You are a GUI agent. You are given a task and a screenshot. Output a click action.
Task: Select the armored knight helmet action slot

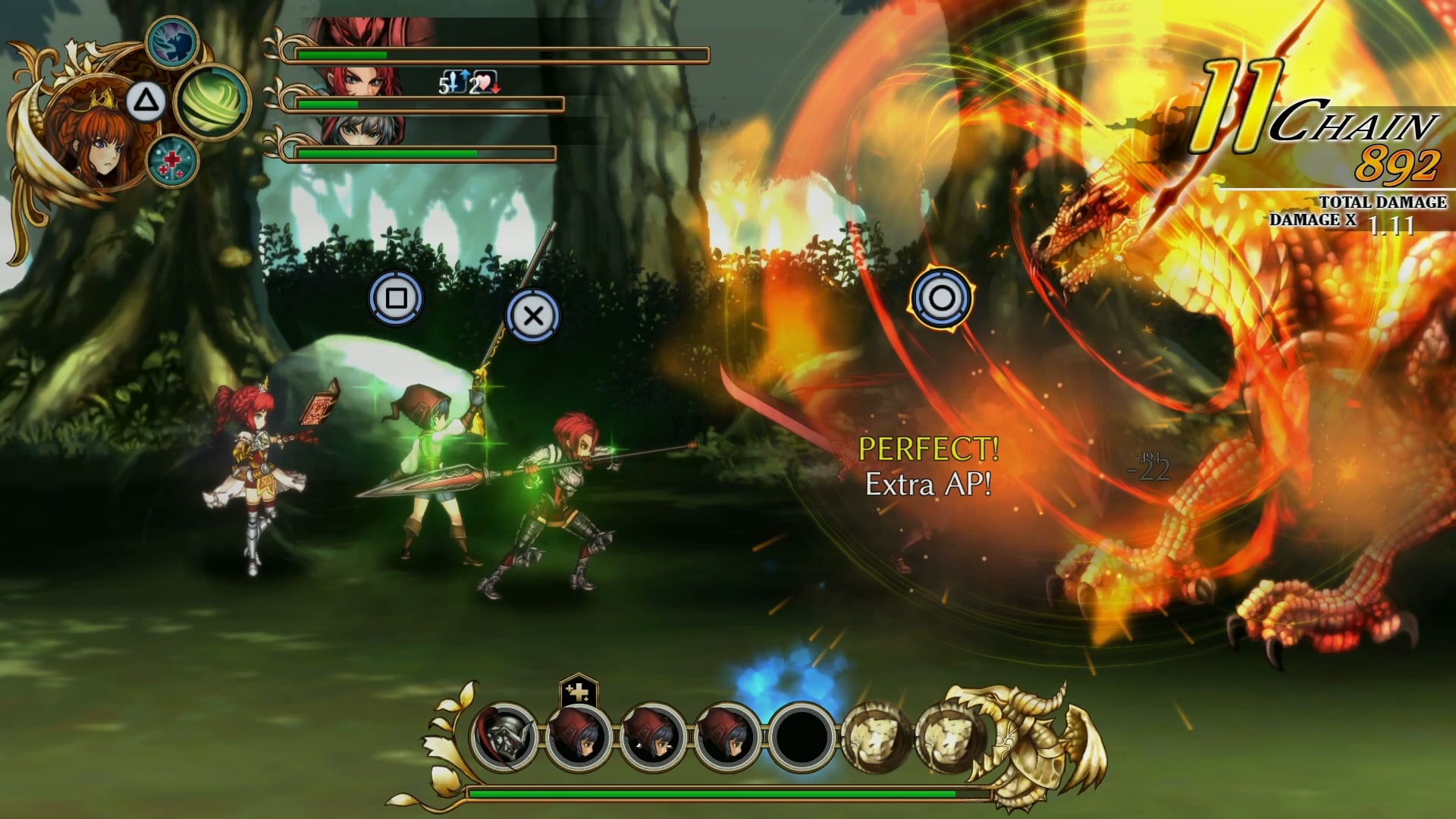pyautogui.click(x=504, y=736)
